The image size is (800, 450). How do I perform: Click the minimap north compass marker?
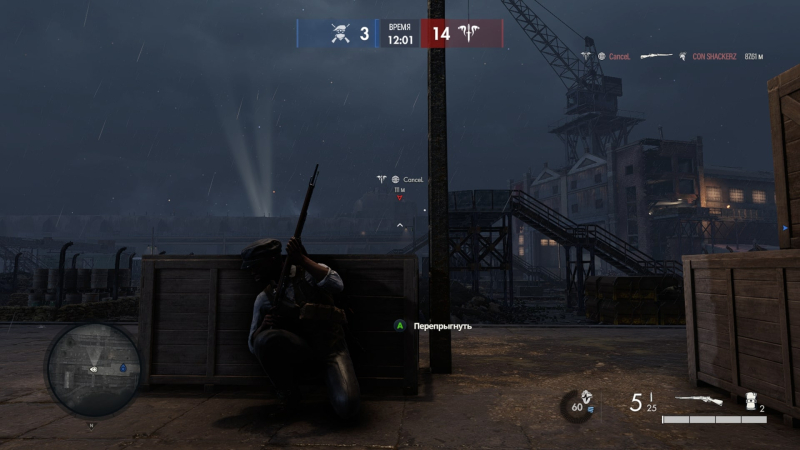click(92, 425)
